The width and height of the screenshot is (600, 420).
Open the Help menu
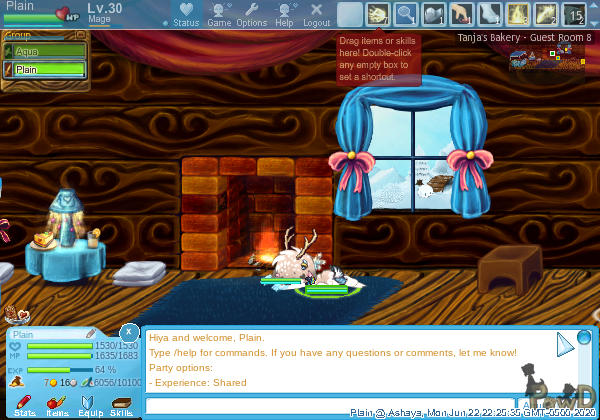coord(285,14)
